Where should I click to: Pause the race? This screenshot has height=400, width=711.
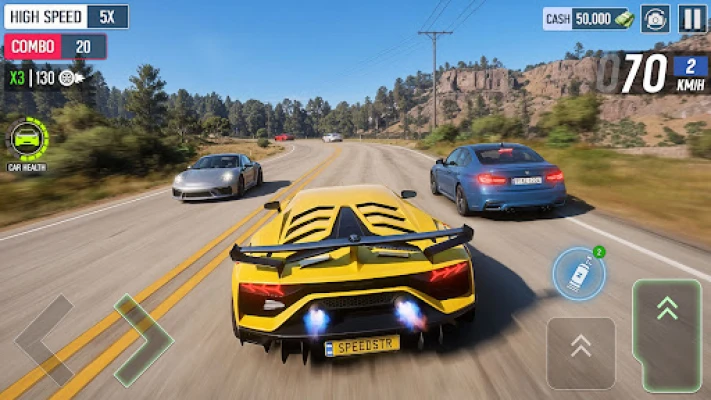click(x=692, y=18)
